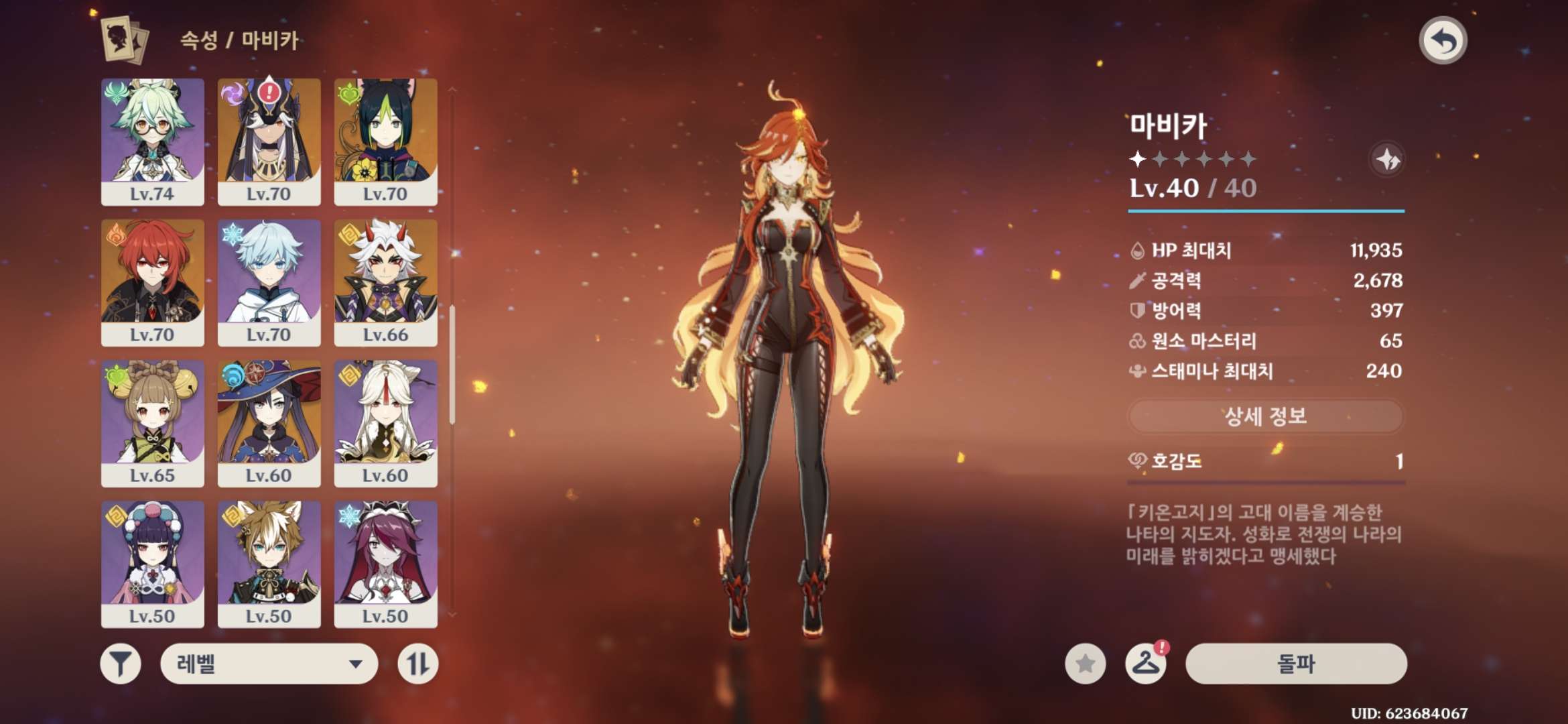Choose Cyno portrait with red alert badge
1568x724 pixels.
pos(269,141)
